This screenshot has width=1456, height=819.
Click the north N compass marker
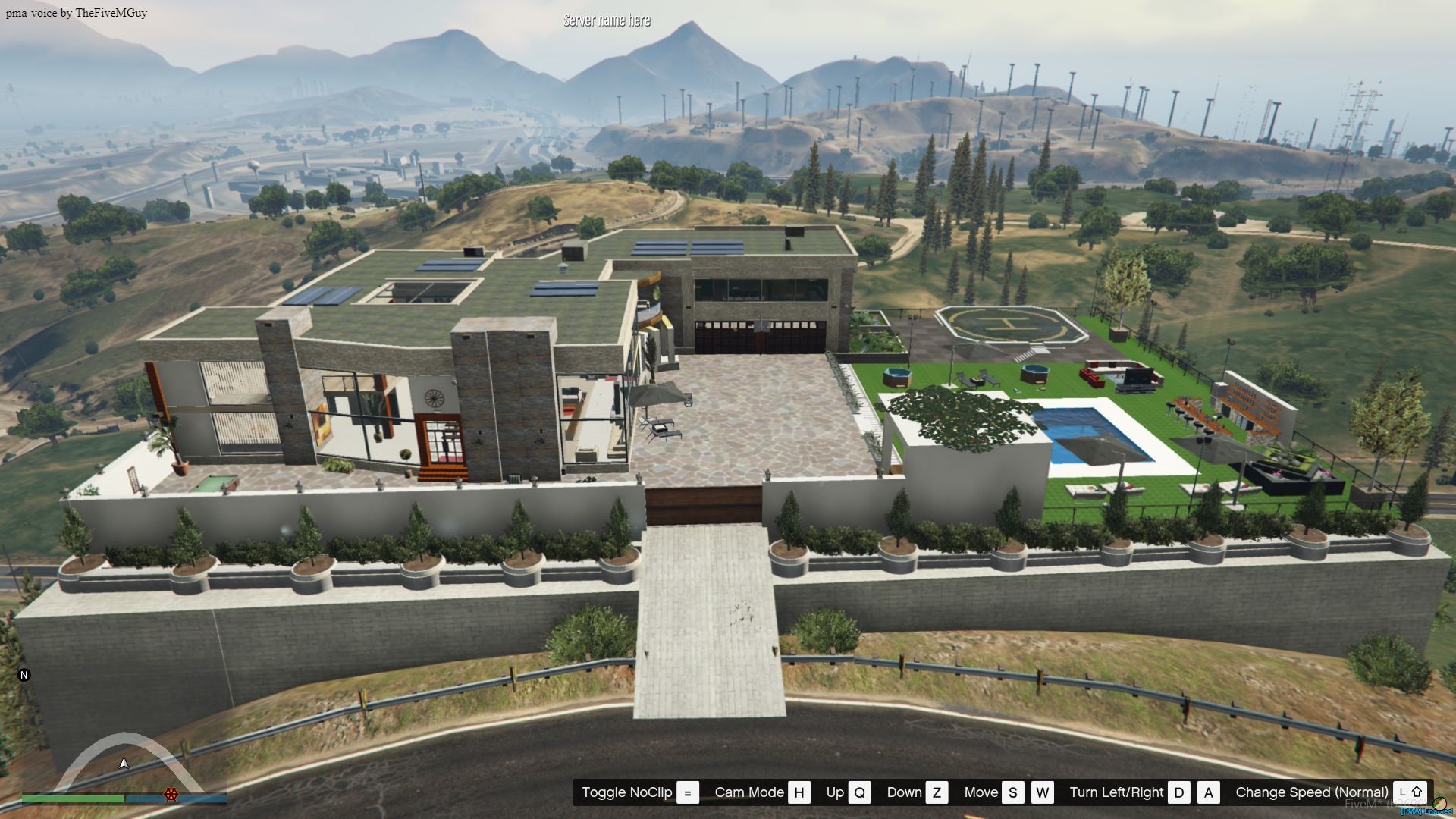tap(24, 675)
